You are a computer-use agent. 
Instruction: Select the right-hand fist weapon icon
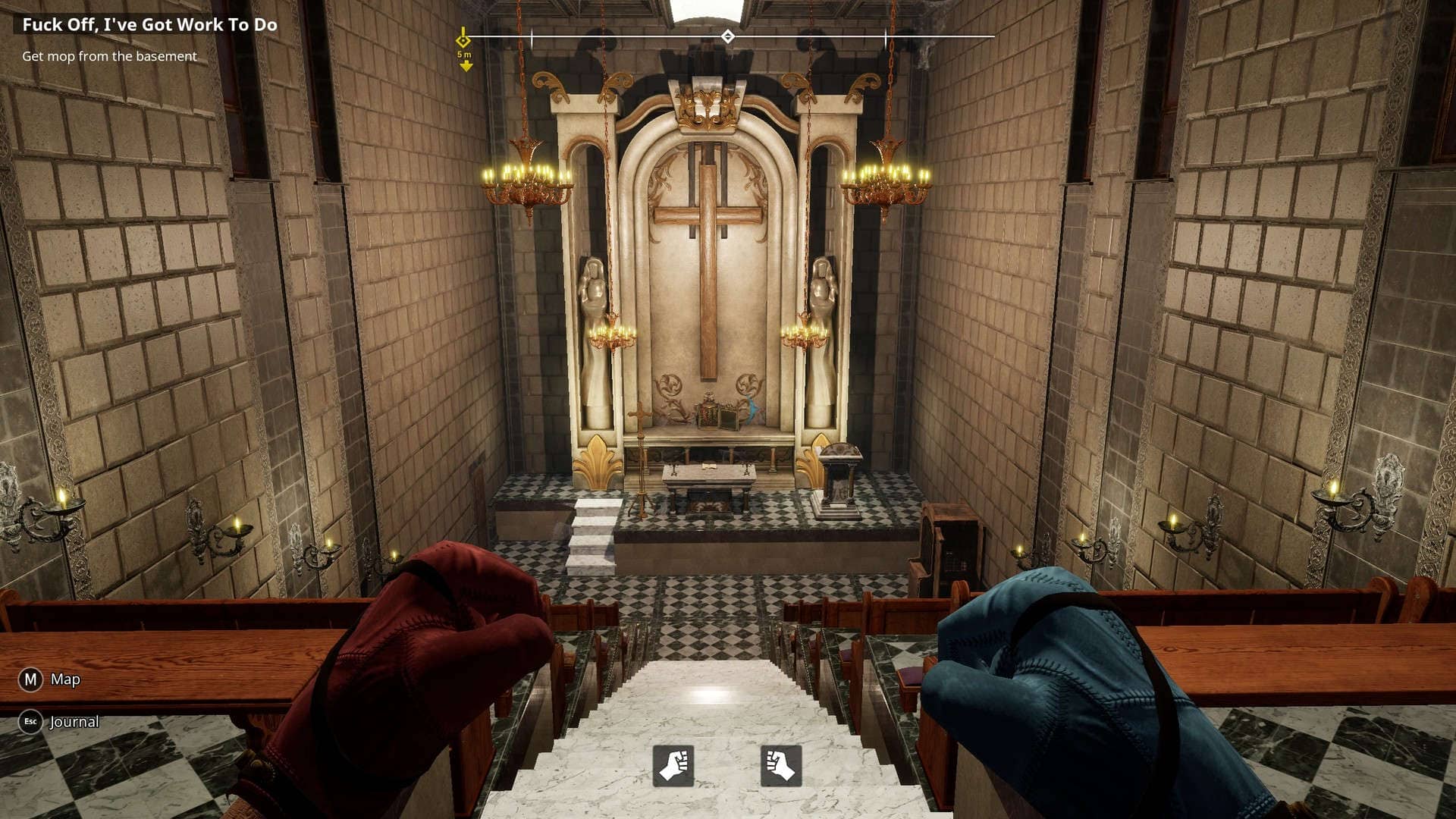780,765
